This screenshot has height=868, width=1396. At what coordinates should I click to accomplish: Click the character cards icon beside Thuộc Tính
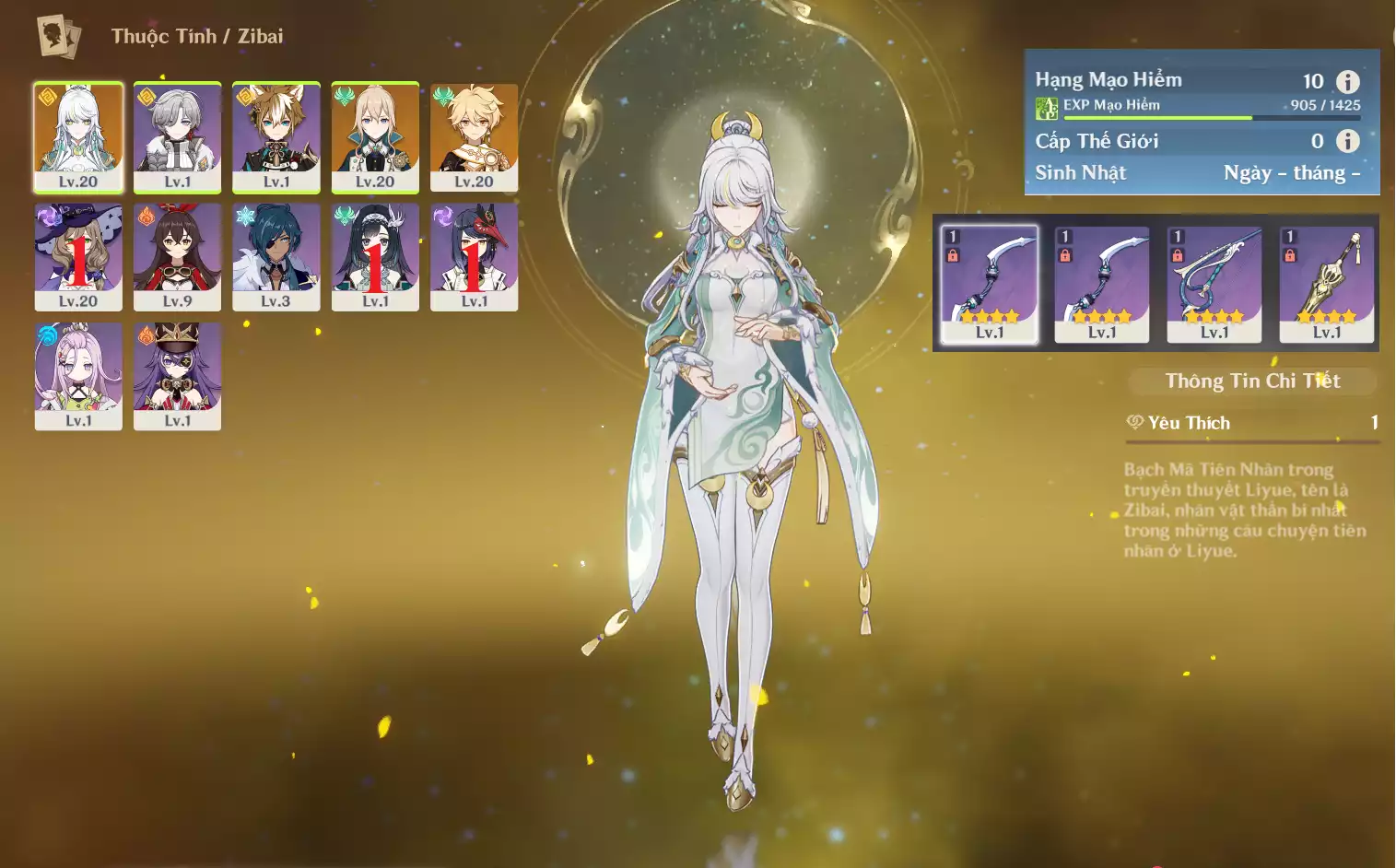59,37
